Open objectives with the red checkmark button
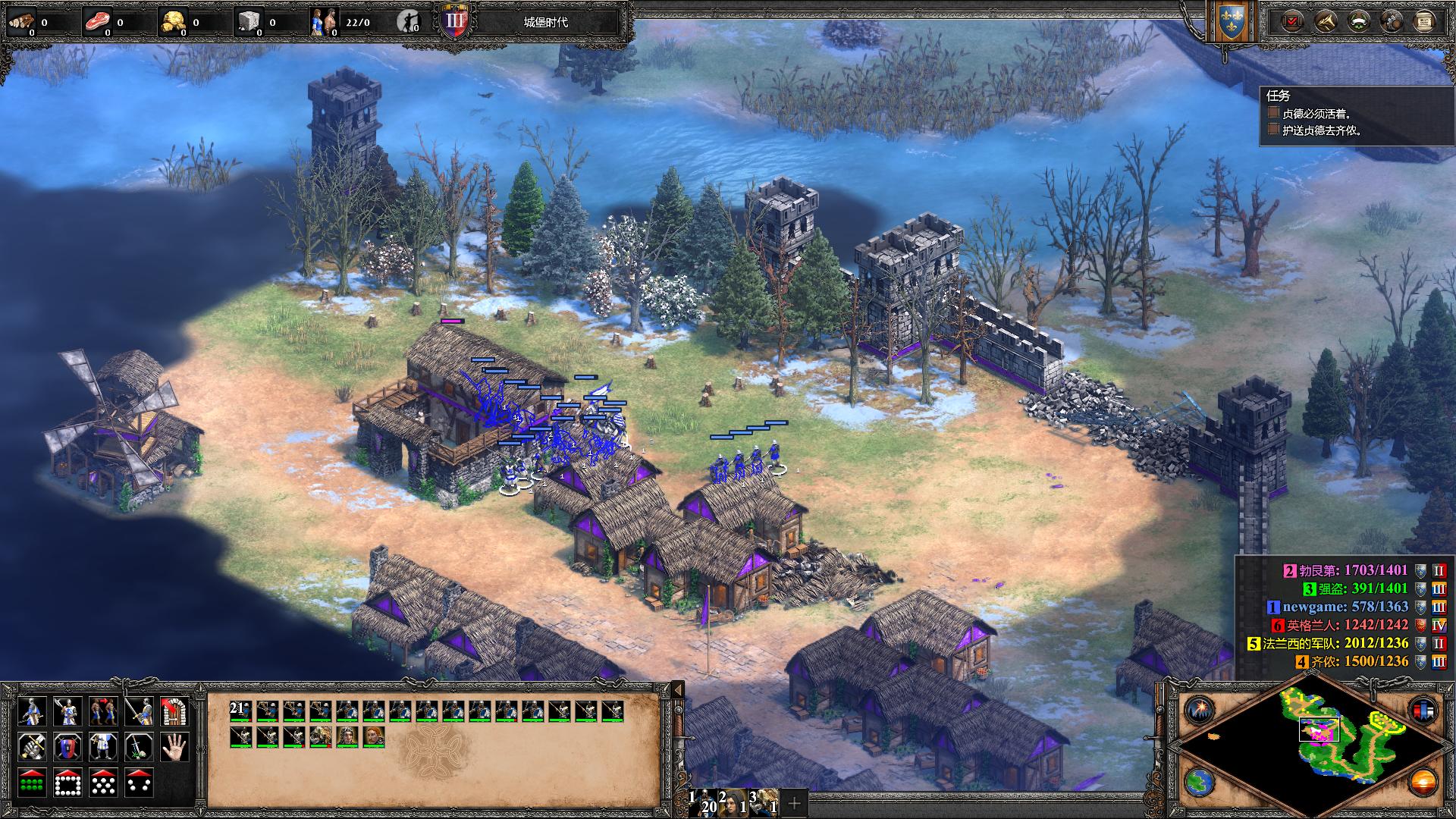The height and width of the screenshot is (819, 1456). click(x=1291, y=21)
